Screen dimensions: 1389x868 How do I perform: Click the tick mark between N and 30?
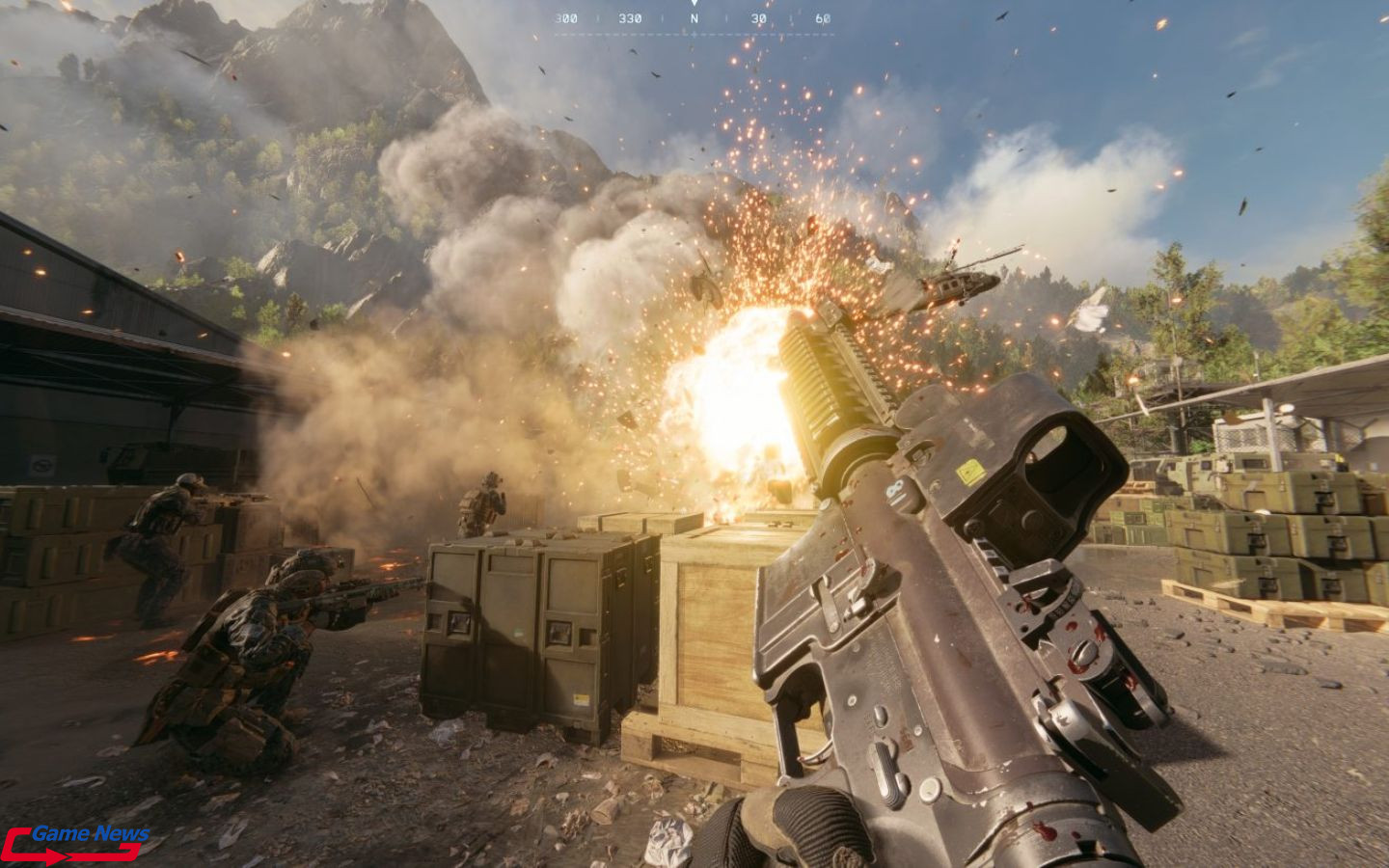click(726, 17)
